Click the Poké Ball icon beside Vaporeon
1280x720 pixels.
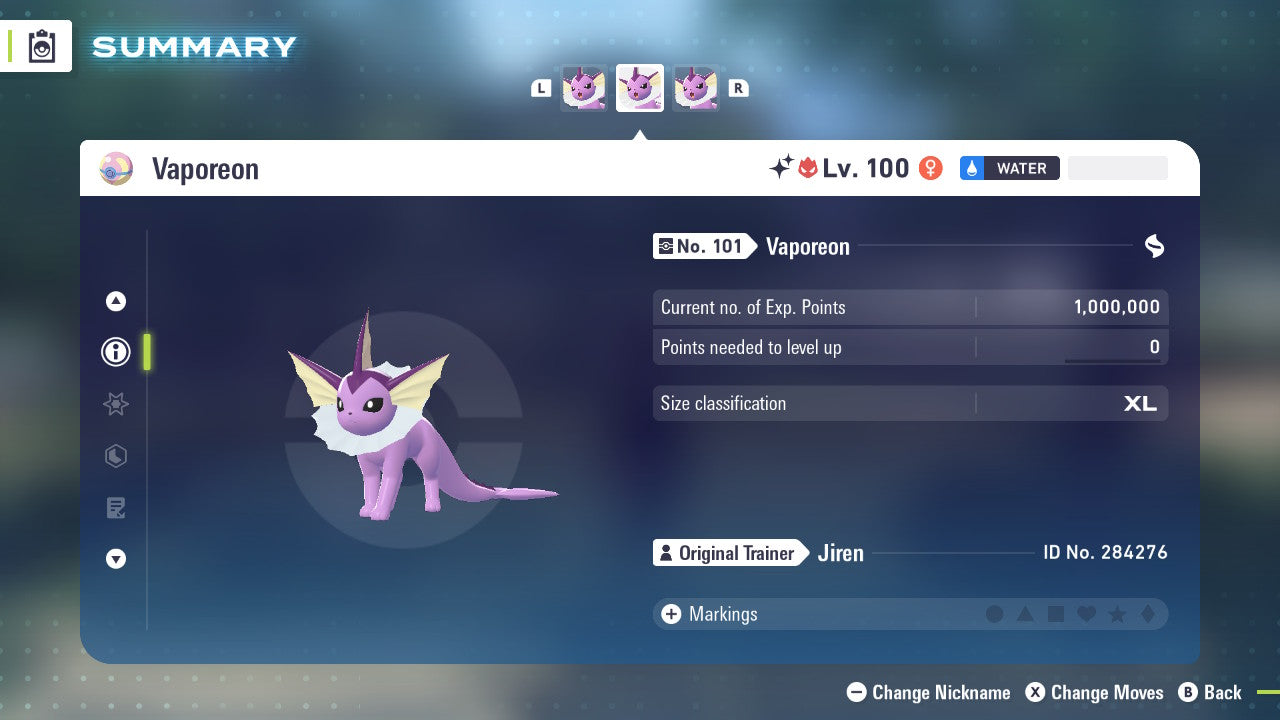point(116,168)
